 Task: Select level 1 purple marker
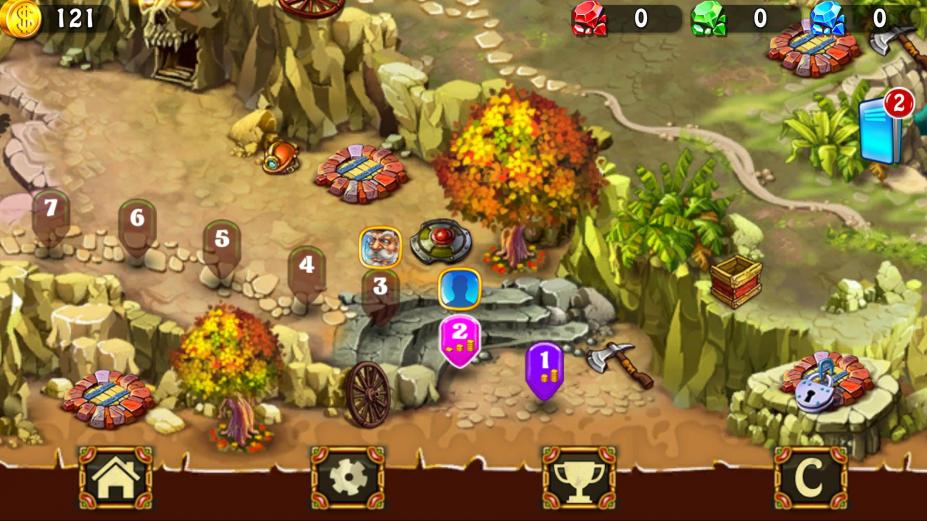(x=545, y=368)
